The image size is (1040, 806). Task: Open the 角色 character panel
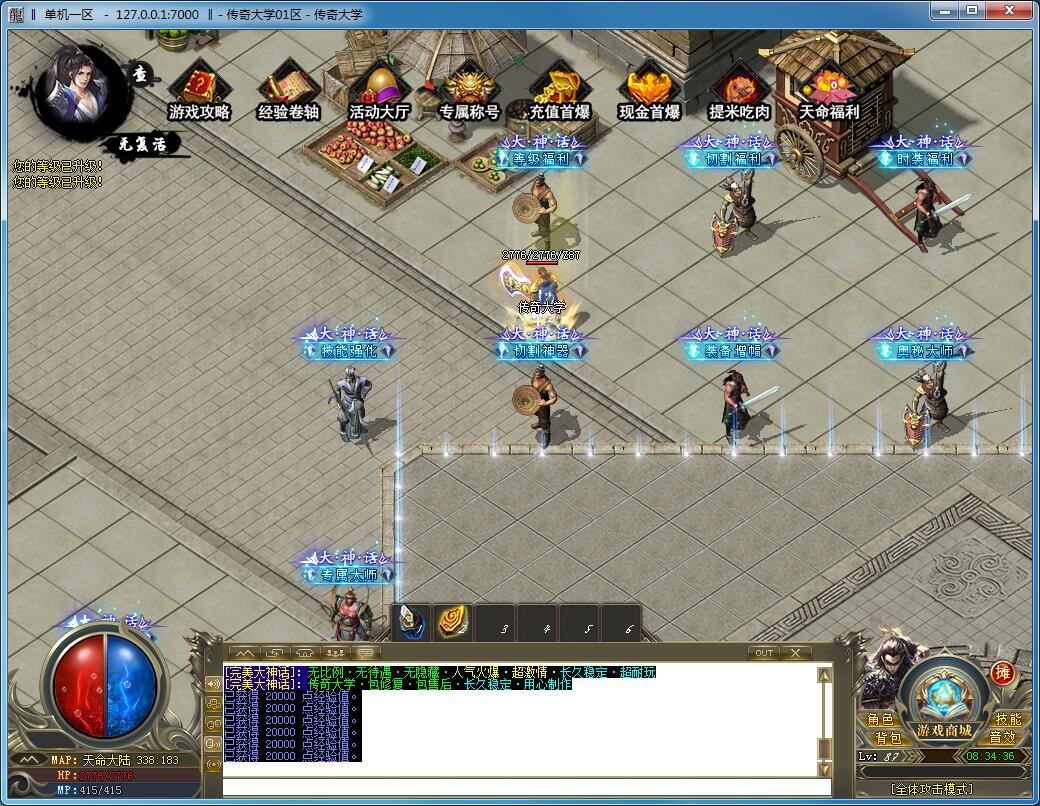[x=881, y=720]
